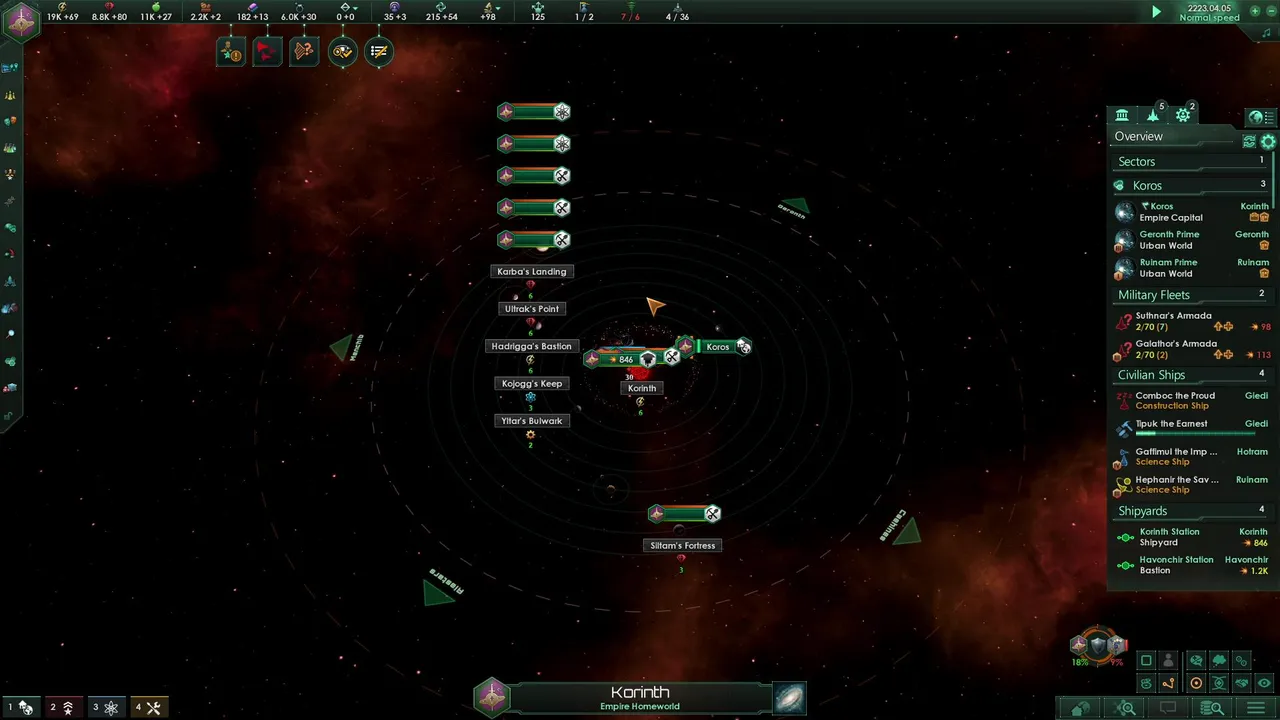Open the empire emblem in the top-left corner
Screen dimensions: 1280x720
click(21, 21)
